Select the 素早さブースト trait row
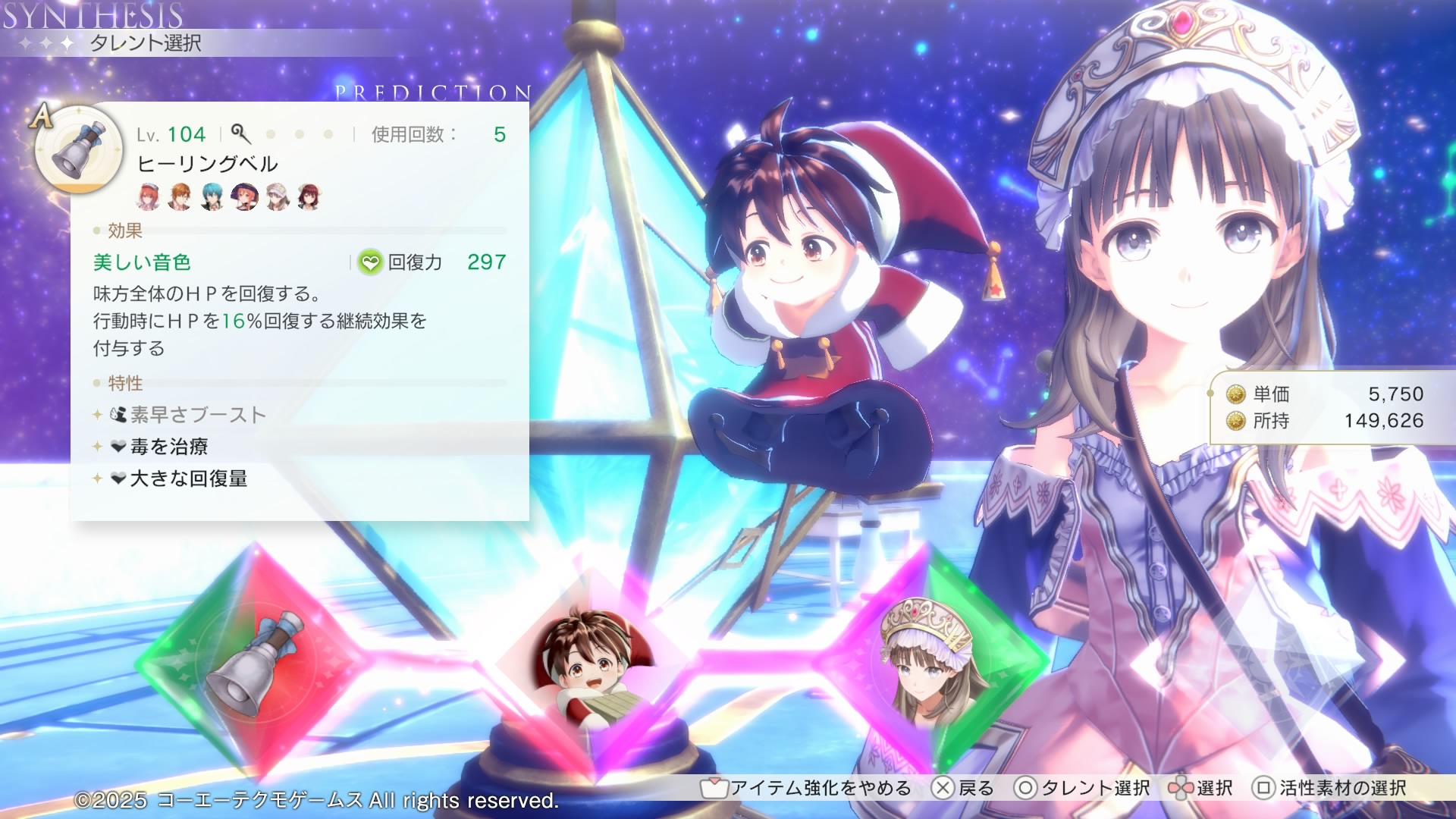Image resolution: width=1456 pixels, height=819 pixels. pyautogui.click(x=198, y=415)
